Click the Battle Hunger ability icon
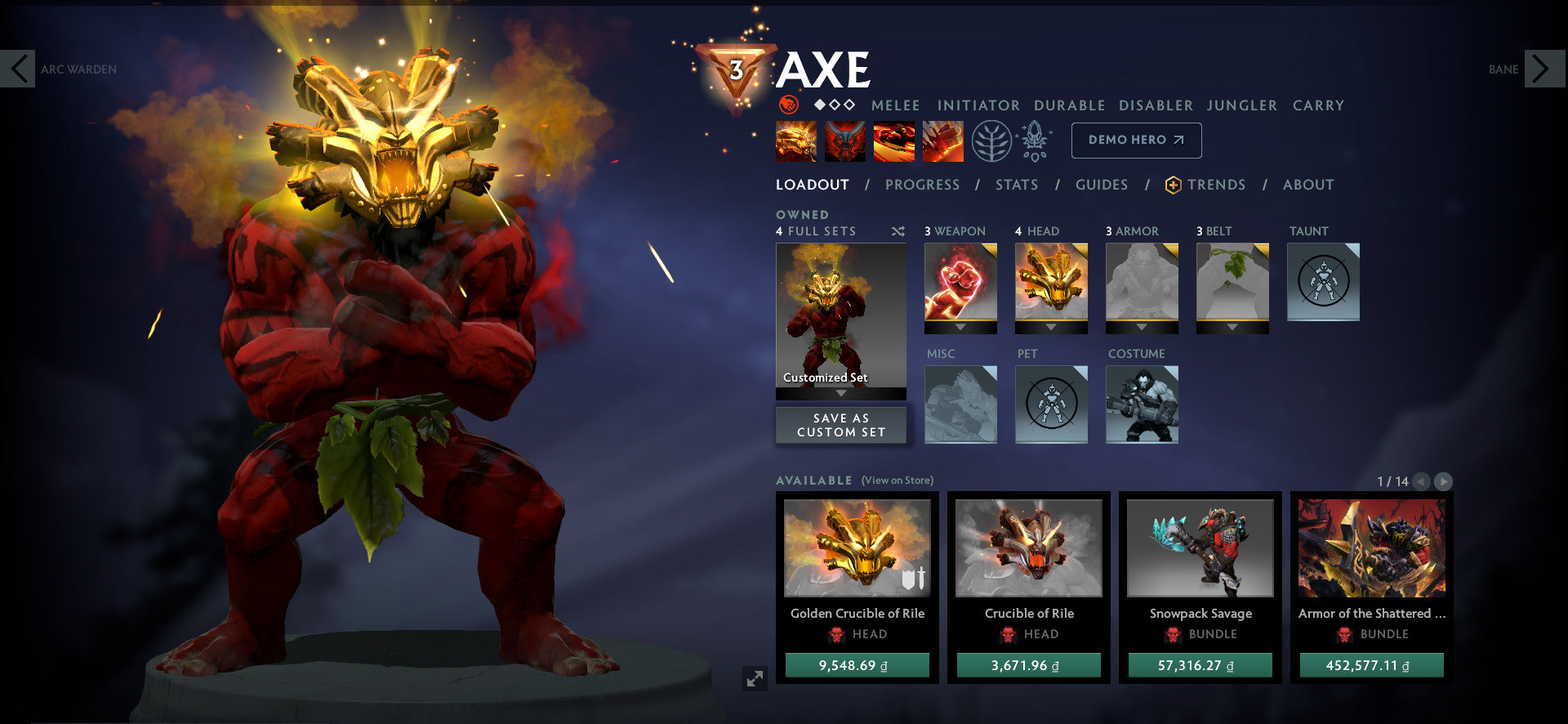Image resolution: width=1568 pixels, height=724 pixels. 844,139
